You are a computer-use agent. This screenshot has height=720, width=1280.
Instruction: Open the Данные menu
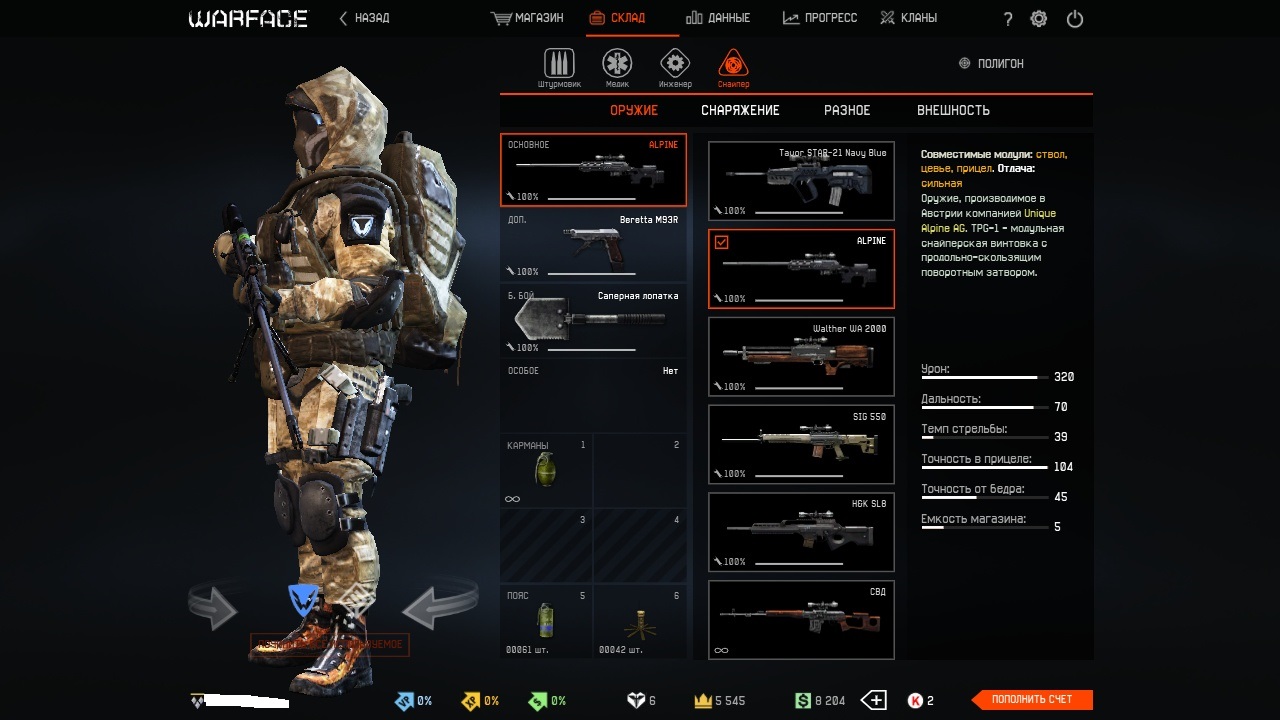(x=718, y=18)
